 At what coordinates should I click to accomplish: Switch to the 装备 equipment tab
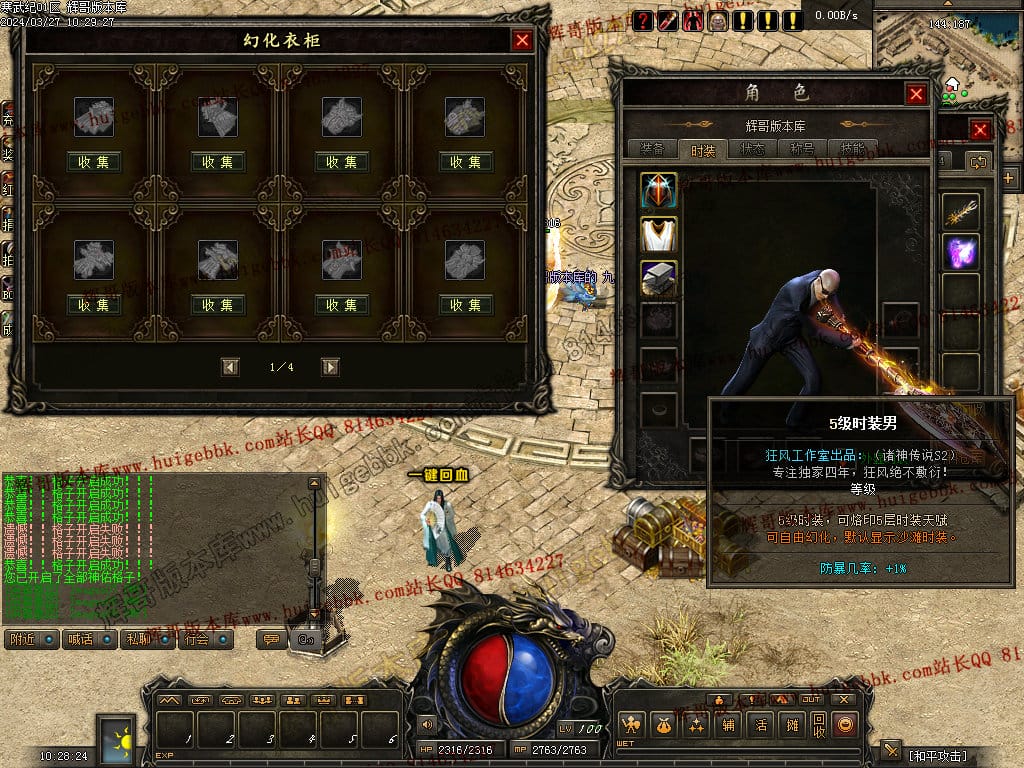click(652, 149)
